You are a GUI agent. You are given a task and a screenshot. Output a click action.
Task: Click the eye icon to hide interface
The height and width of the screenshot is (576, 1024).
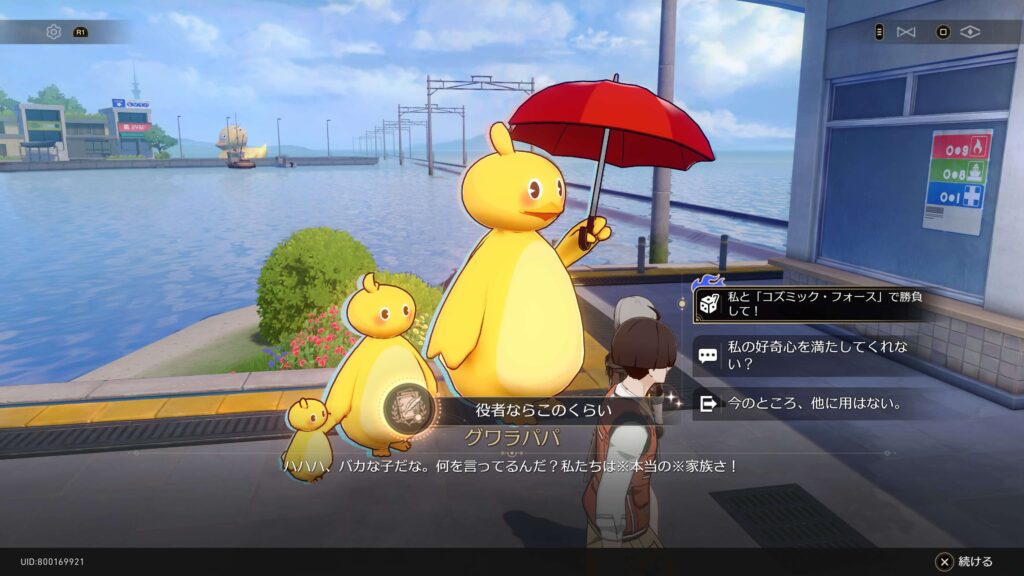pyautogui.click(x=969, y=32)
